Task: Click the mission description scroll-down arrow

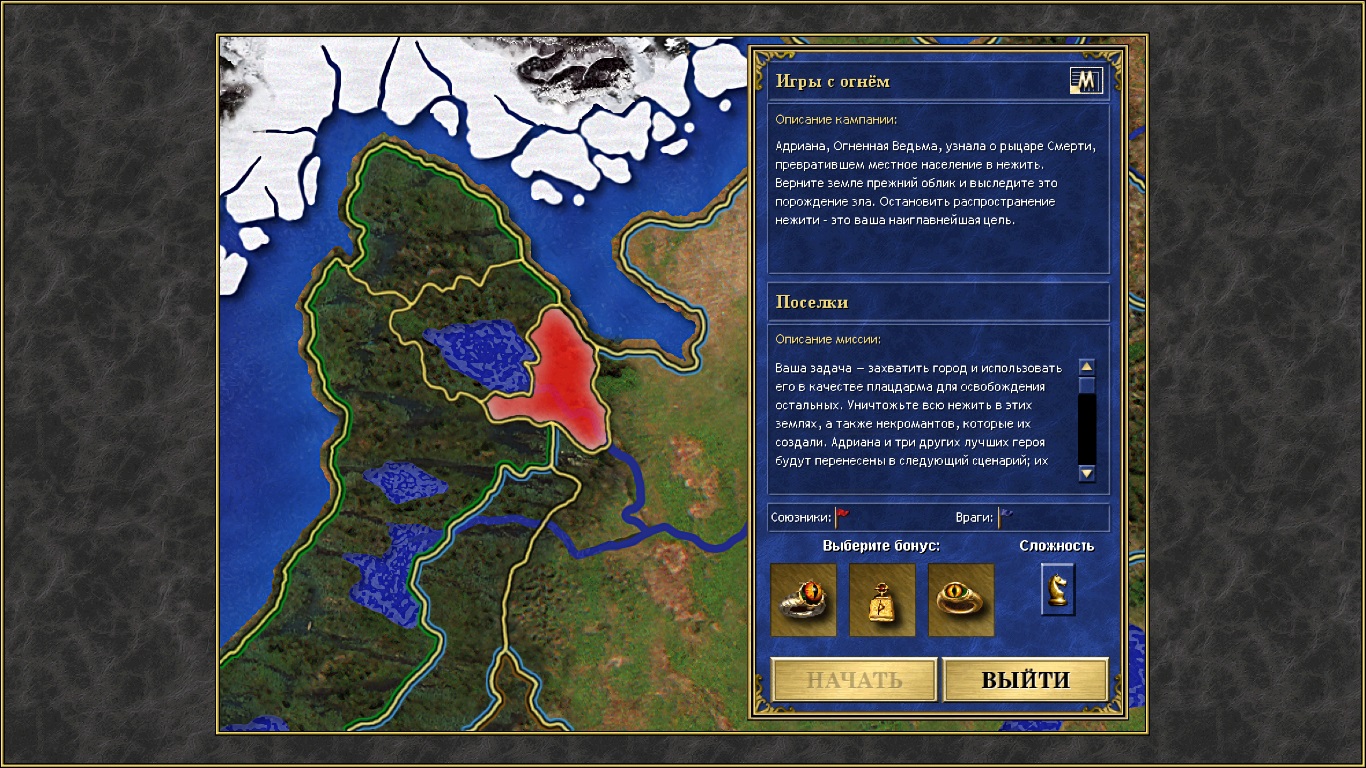Action: point(1087,473)
